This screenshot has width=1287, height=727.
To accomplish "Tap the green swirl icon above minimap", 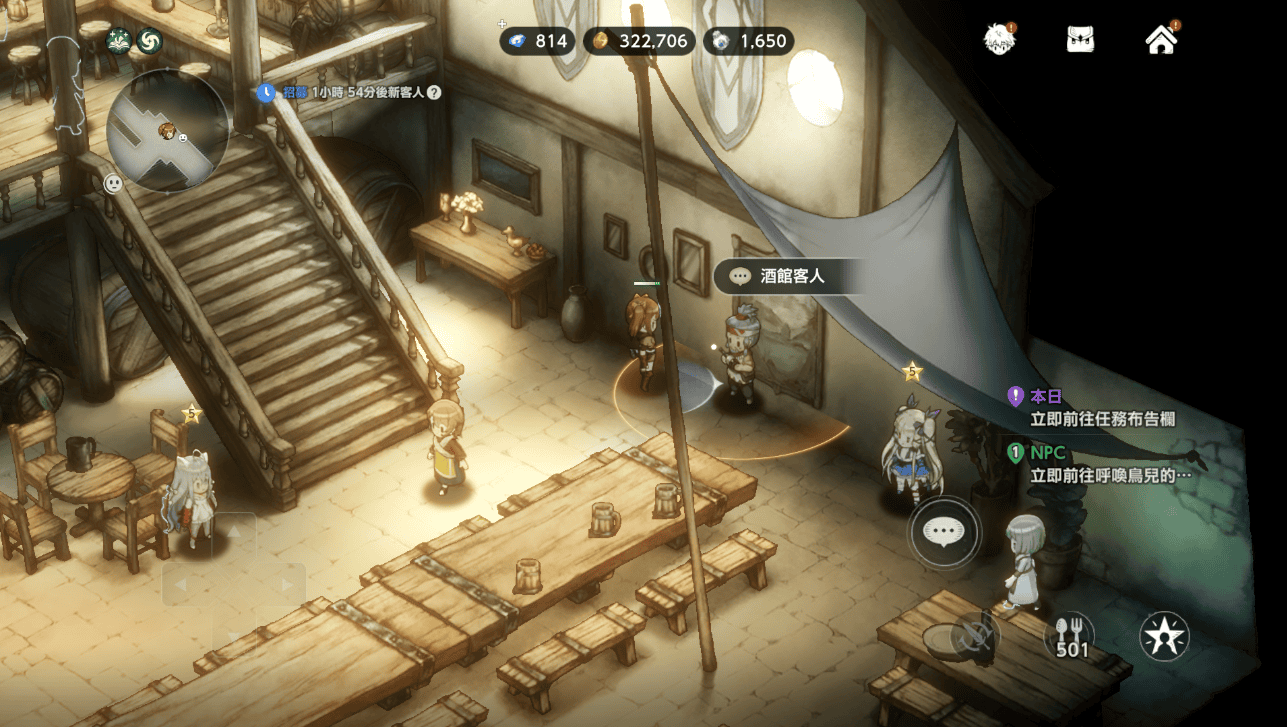I will pos(150,41).
